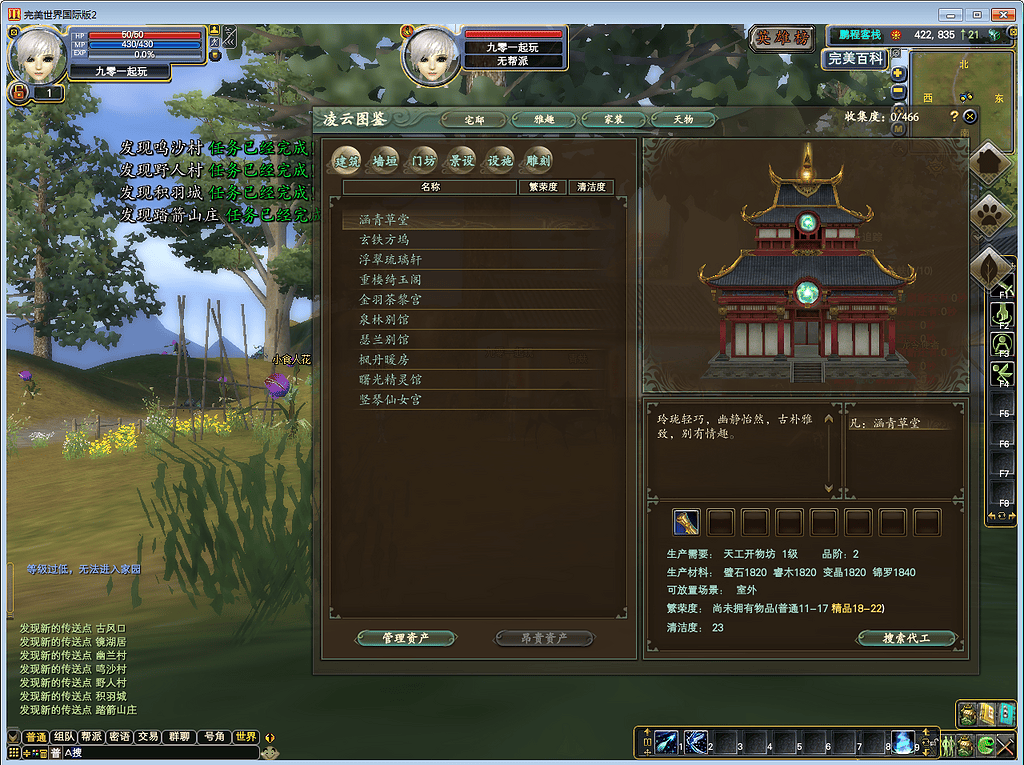The width and height of the screenshot is (1024, 765).
Task: Select the 雕刻 sub-category
Action: pyautogui.click(x=538, y=160)
